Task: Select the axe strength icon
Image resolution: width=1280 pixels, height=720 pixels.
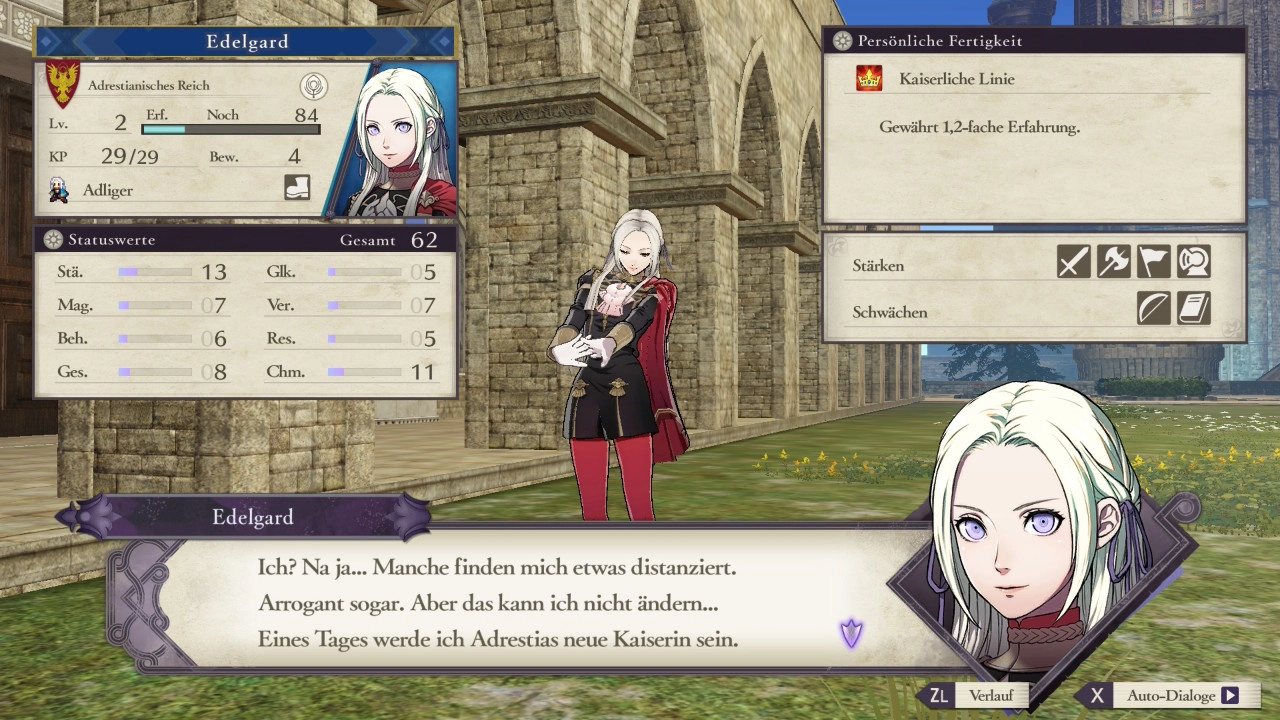Action: coord(1113,262)
